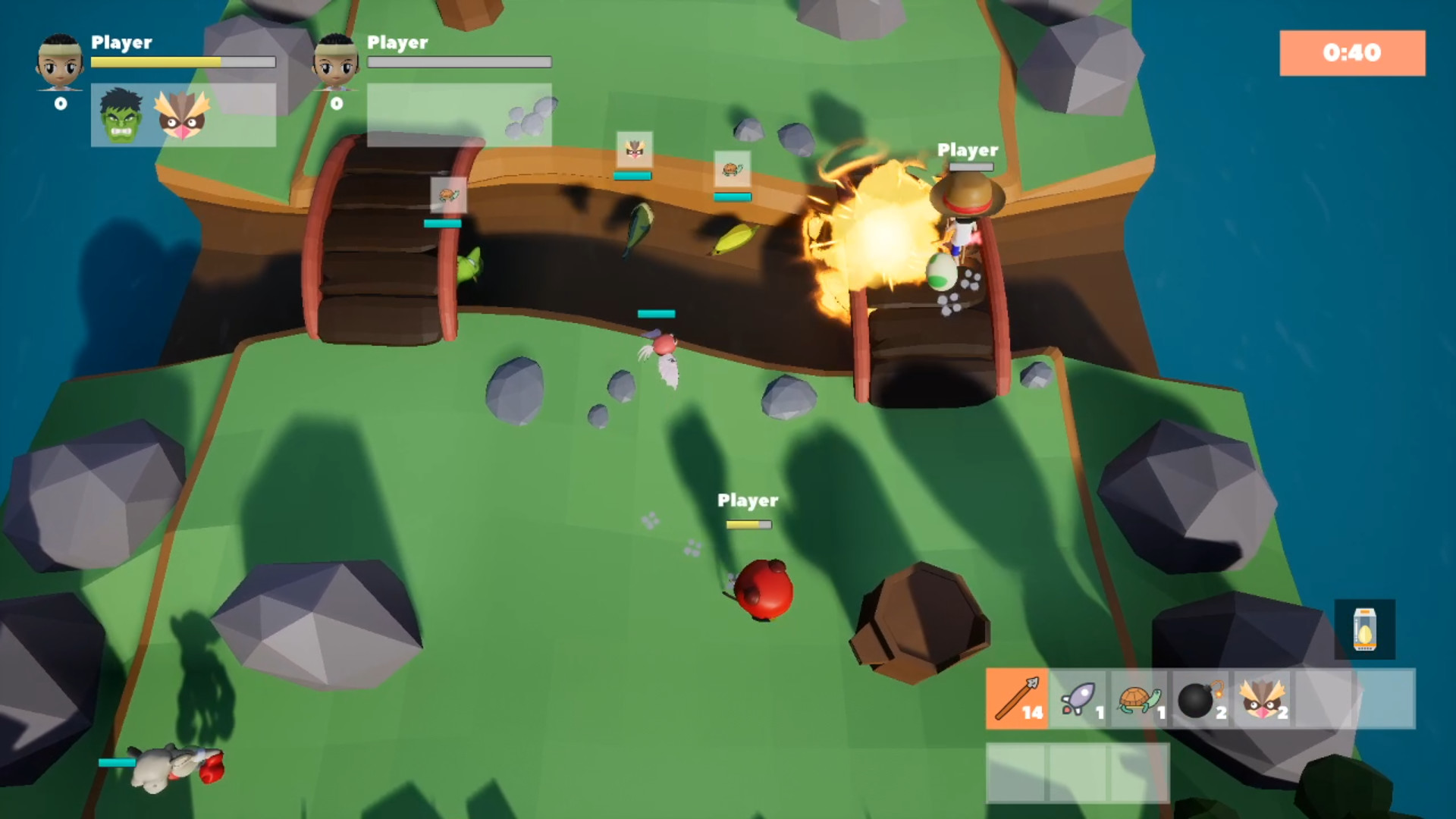The width and height of the screenshot is (1456, 819).
Task: Open the egg capsule indicator above the hotbar
Action: point(1365,630)
